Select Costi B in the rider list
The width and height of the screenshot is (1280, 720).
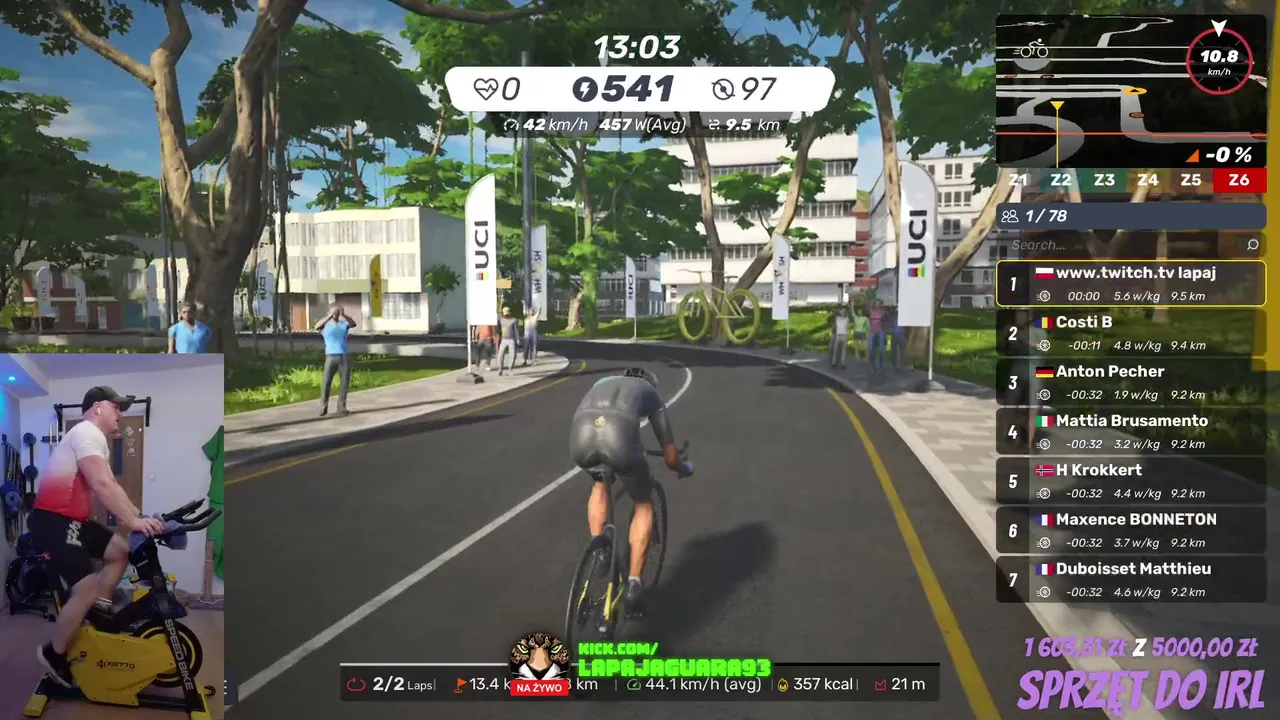point(1131,333)
